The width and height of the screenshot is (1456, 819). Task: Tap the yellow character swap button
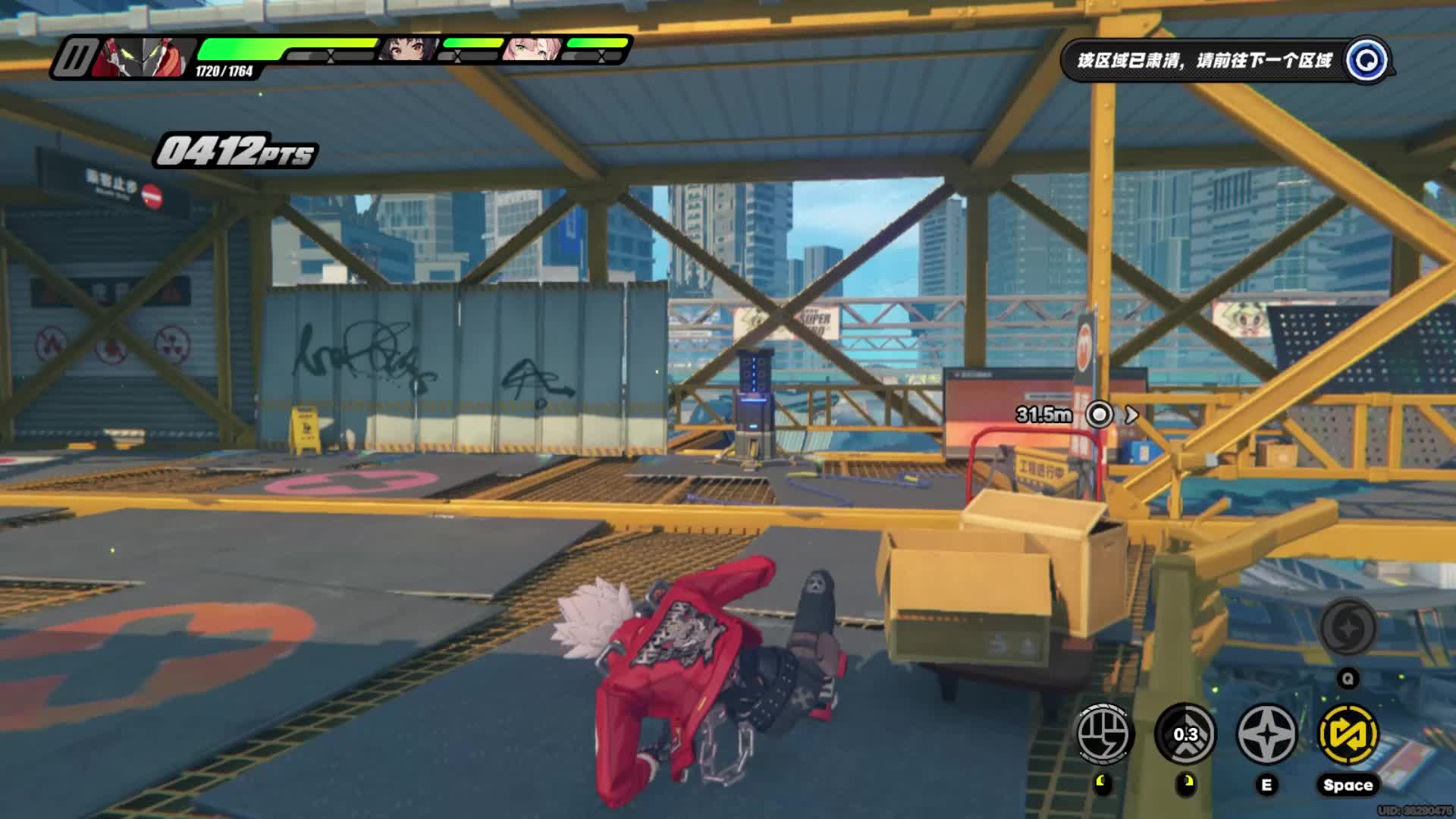pos(1348,733)
